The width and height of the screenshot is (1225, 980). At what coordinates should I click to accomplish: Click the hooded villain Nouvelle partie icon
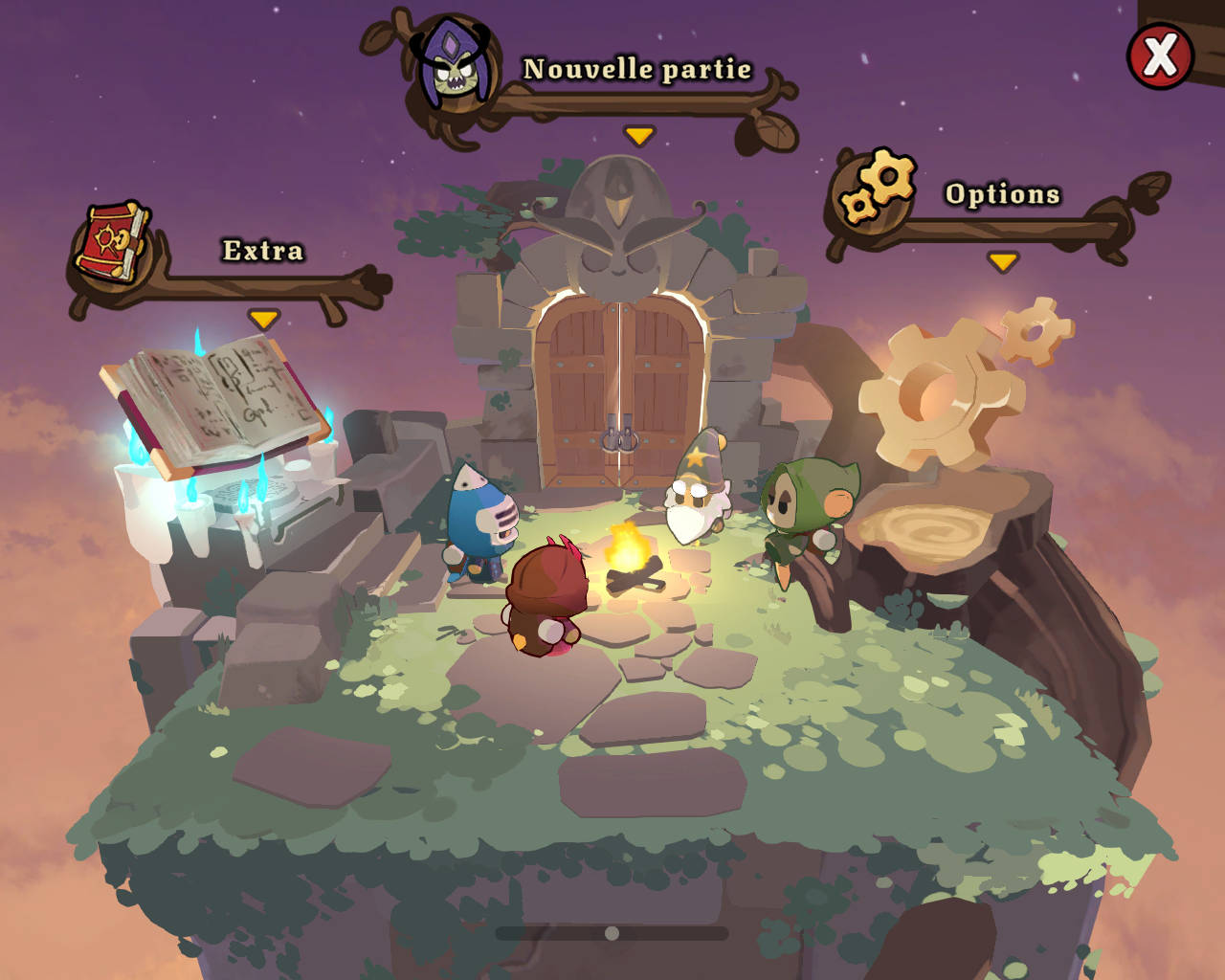click(453, 64)
